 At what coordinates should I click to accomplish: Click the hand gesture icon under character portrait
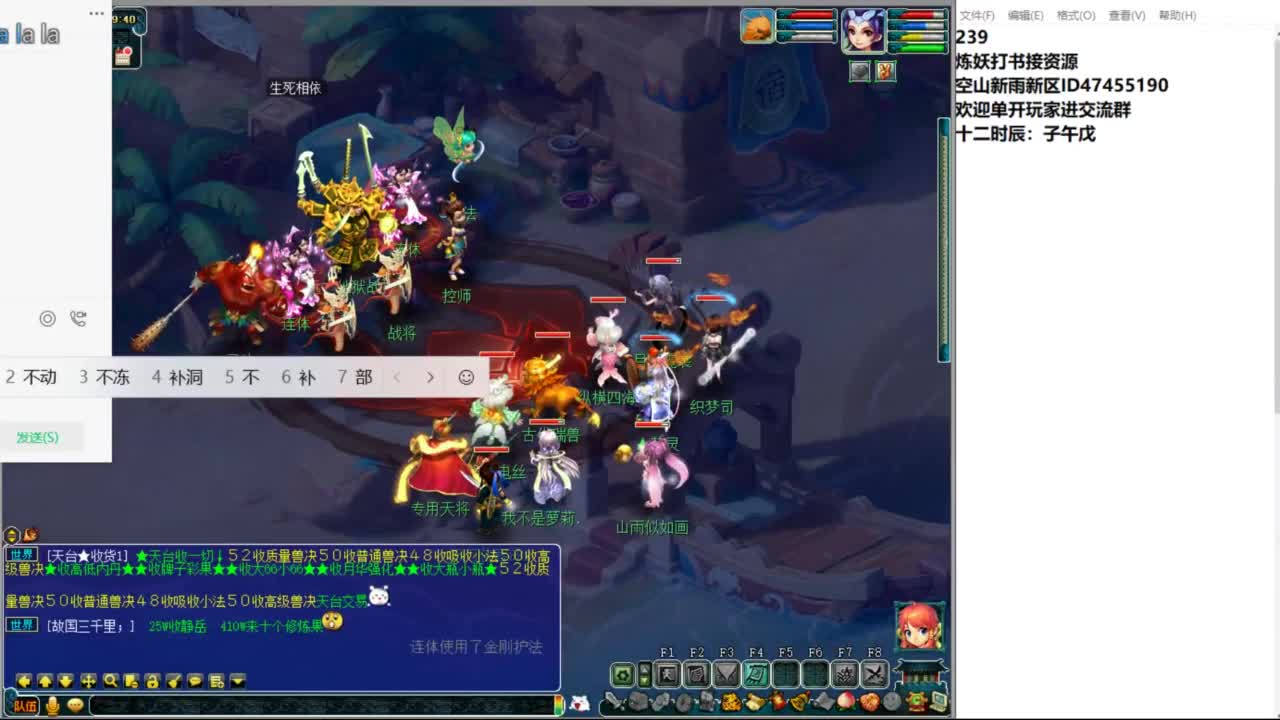[x=885, y=71]
